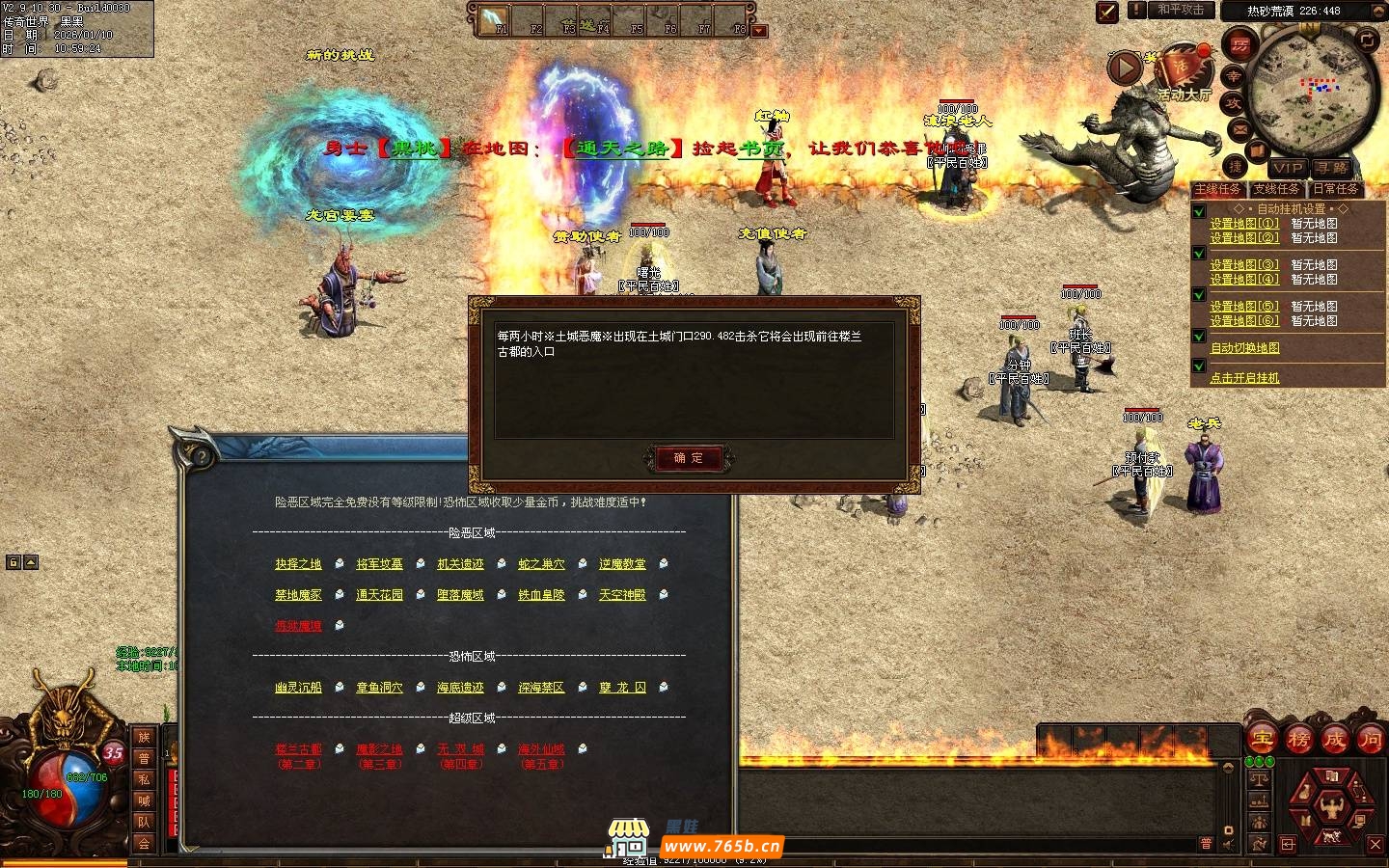Choose the 将军坟墓 destination link

(x=379, y=564)
